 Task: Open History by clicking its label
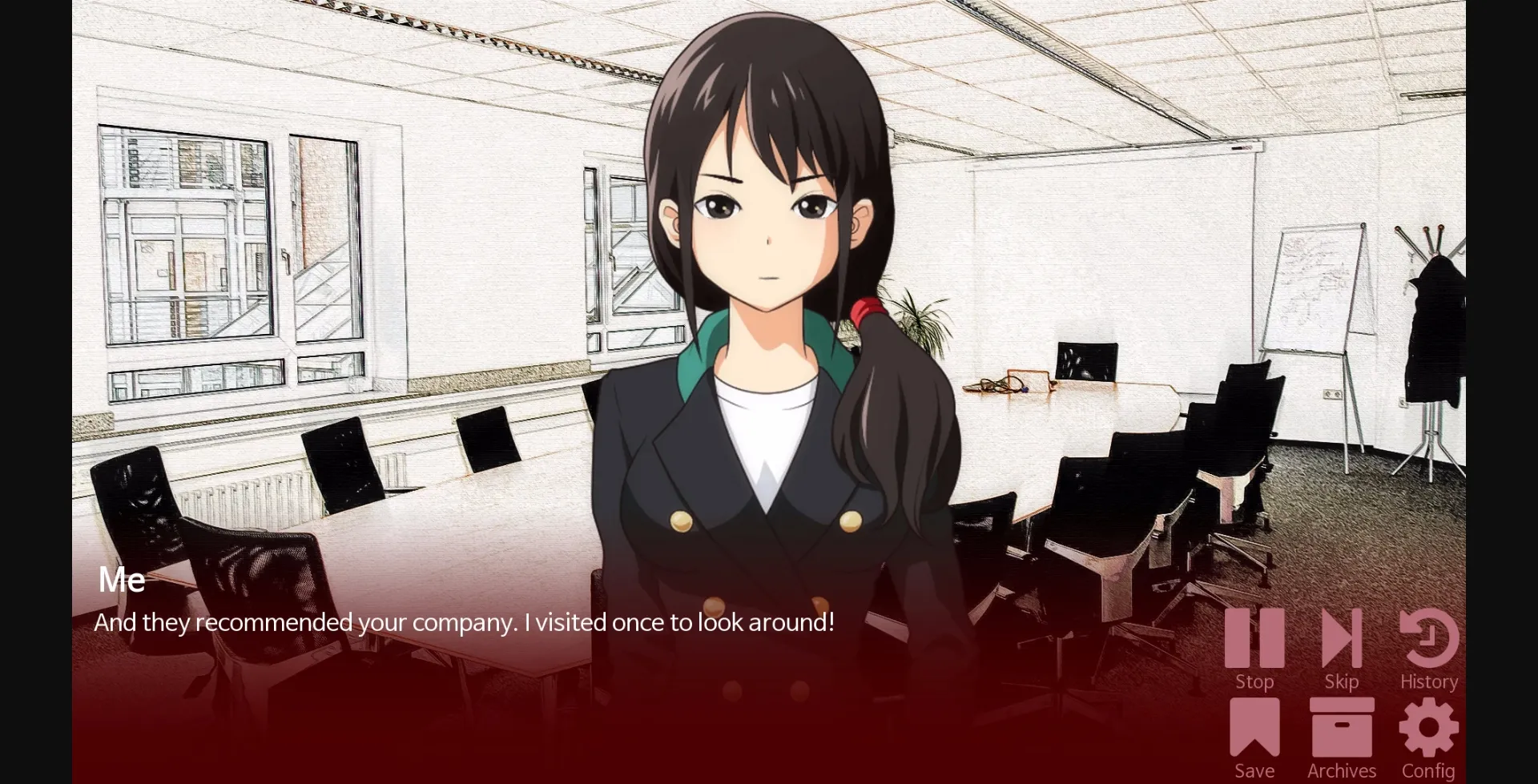[1428, 681]
